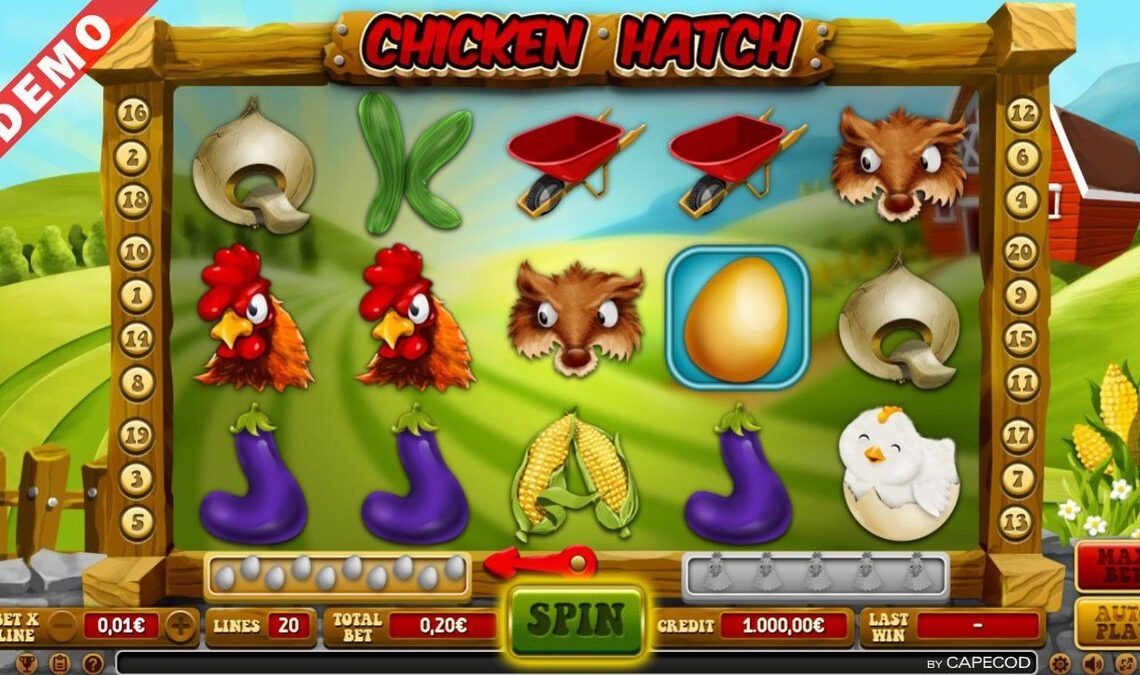Select payline number 1 marker
This screenshot has width=1140, height=675.
coord(135,296)
